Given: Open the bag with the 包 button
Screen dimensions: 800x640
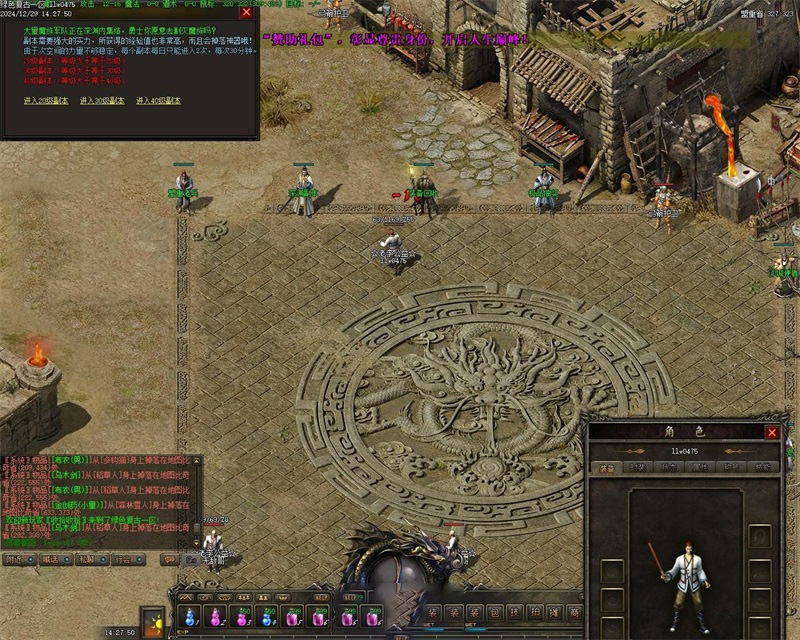Looking at the screenshot, I should [494, 613].
